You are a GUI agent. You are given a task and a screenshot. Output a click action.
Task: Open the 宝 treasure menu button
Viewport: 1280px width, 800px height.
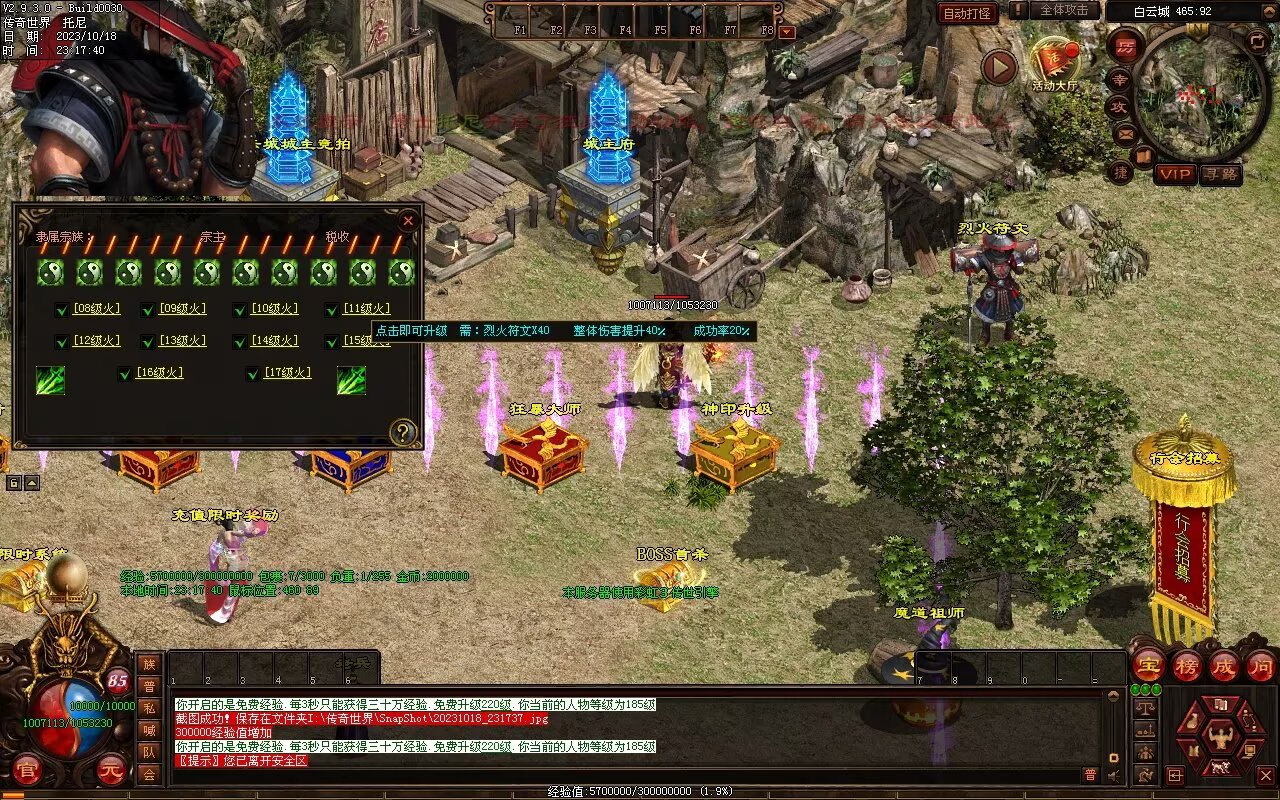click(1148, 665)
